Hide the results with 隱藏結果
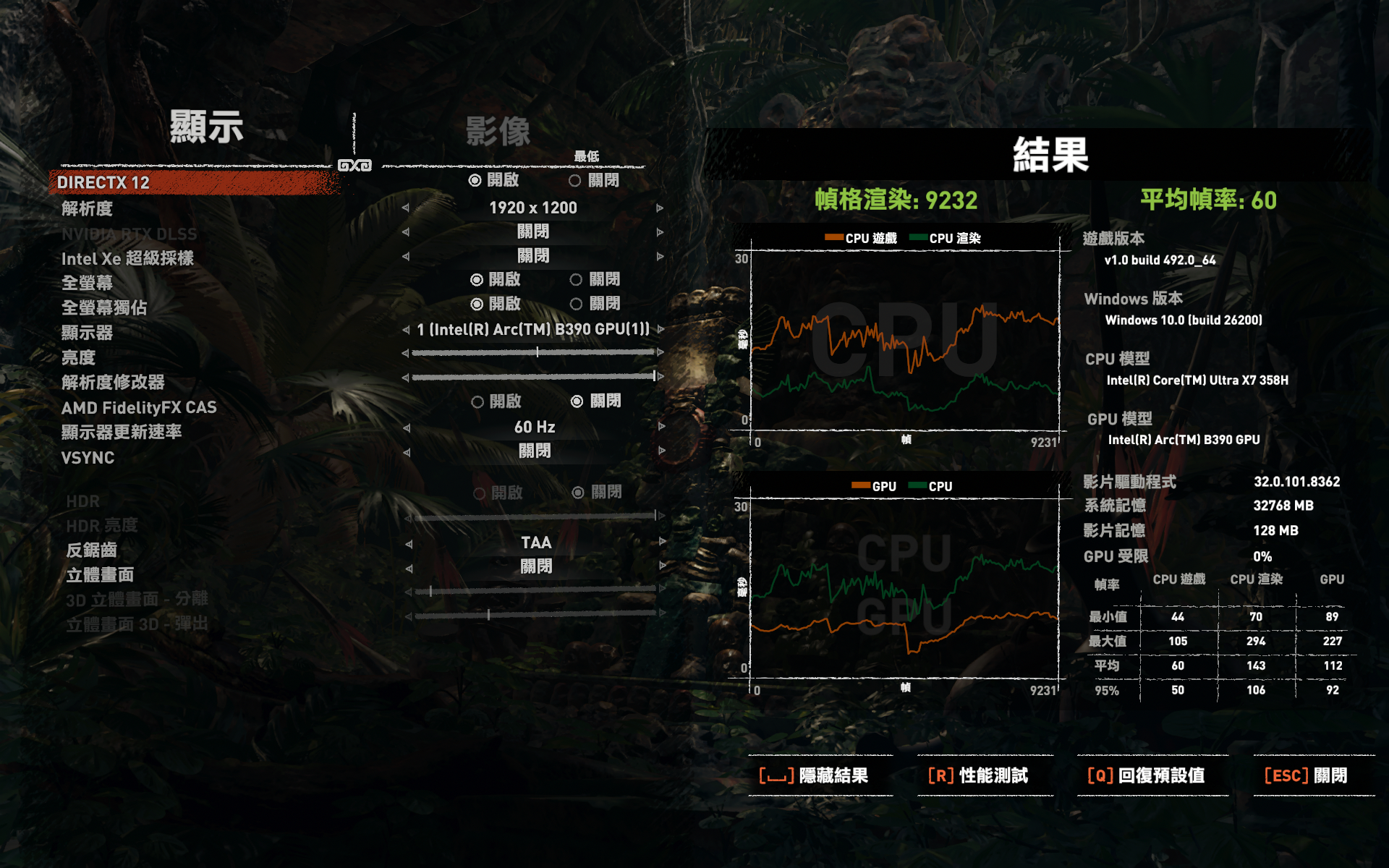 pos(815,775)
